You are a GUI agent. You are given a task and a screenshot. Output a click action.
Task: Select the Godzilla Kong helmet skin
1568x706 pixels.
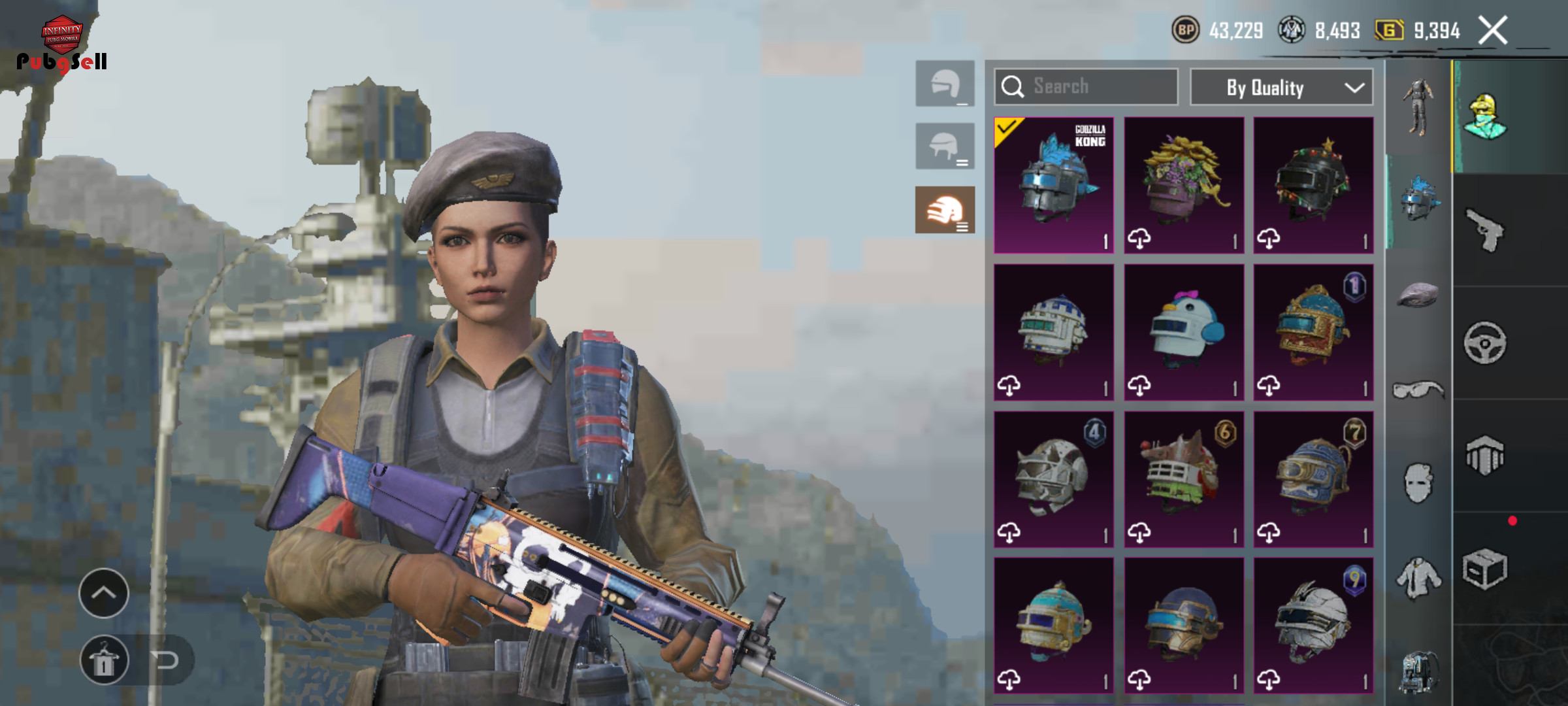[1054, 185]
